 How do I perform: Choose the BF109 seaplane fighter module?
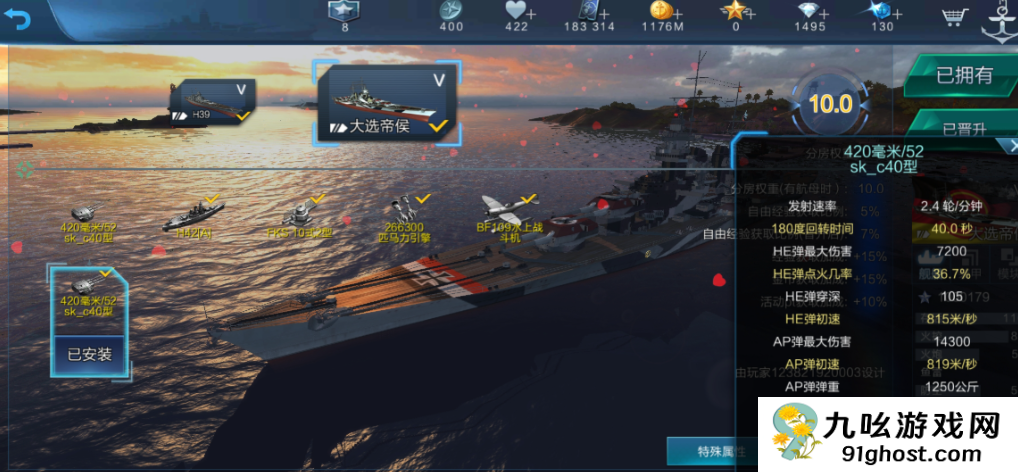pos(511,220)
